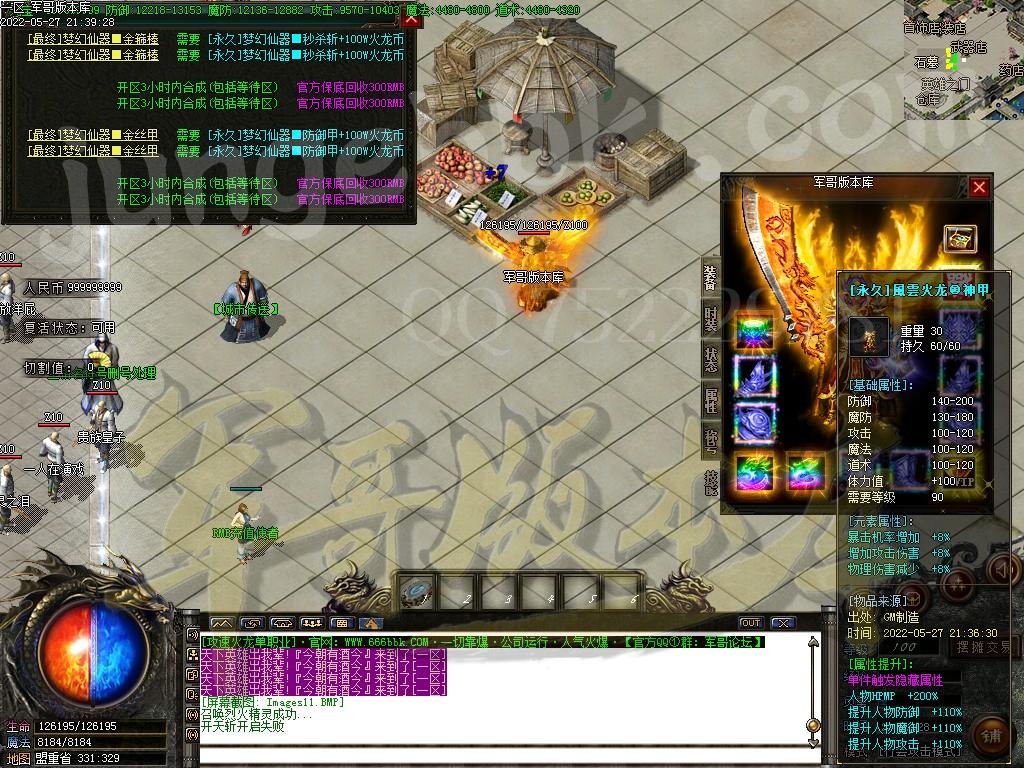
Task: Close the chat box with X button
Action: coord(782,623)
